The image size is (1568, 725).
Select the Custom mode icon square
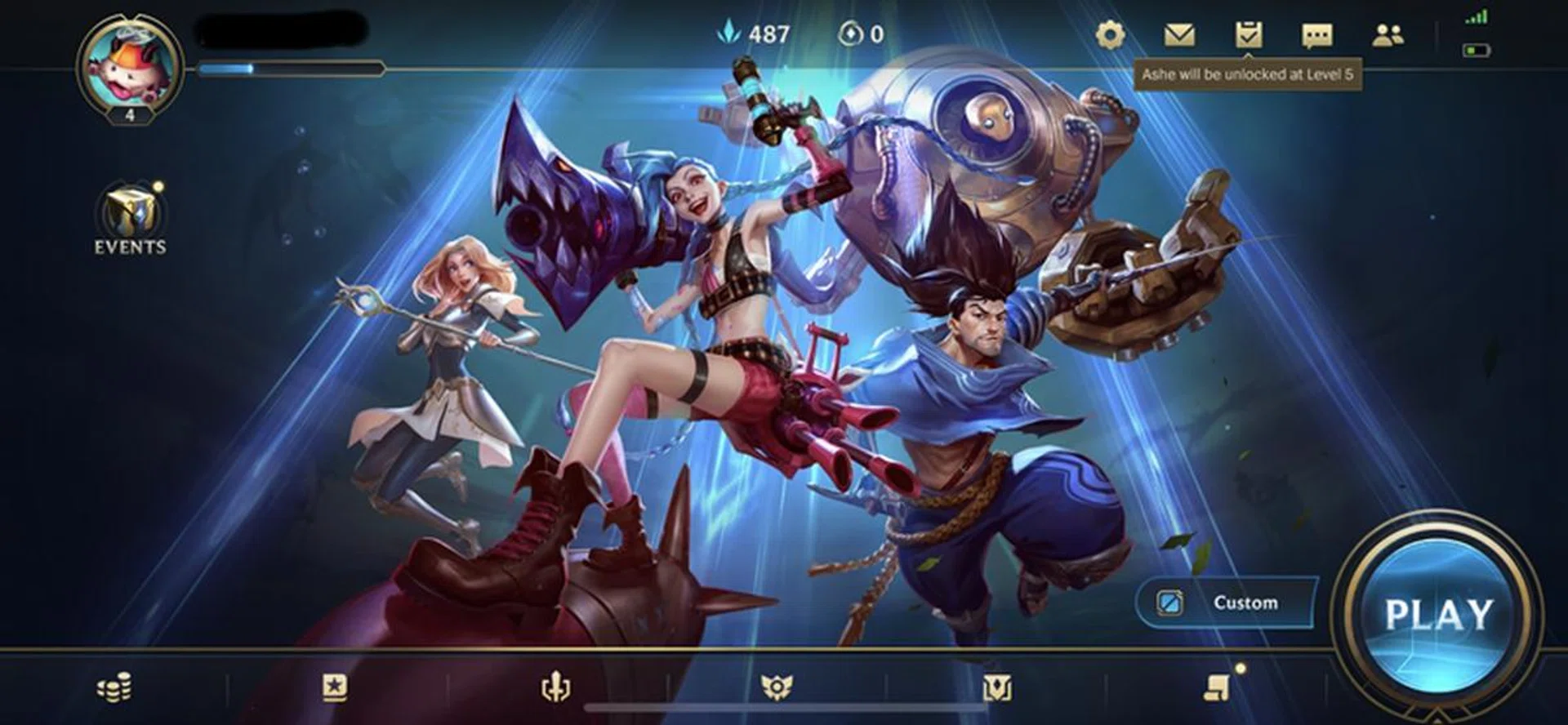point(1169,603)
